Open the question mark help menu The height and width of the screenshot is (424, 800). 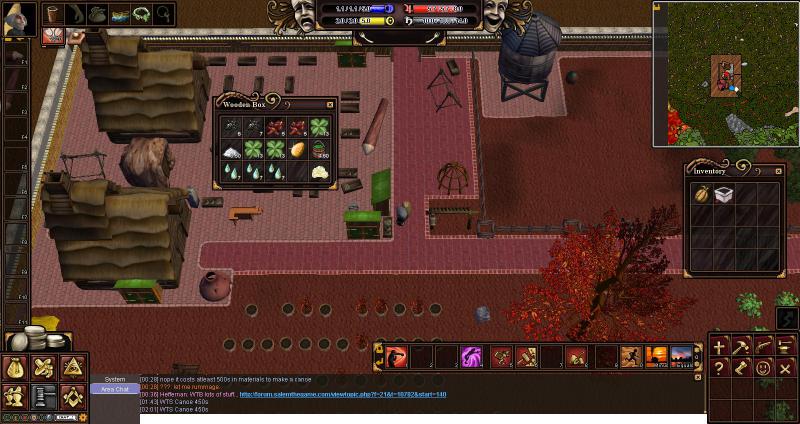[719, 369]
